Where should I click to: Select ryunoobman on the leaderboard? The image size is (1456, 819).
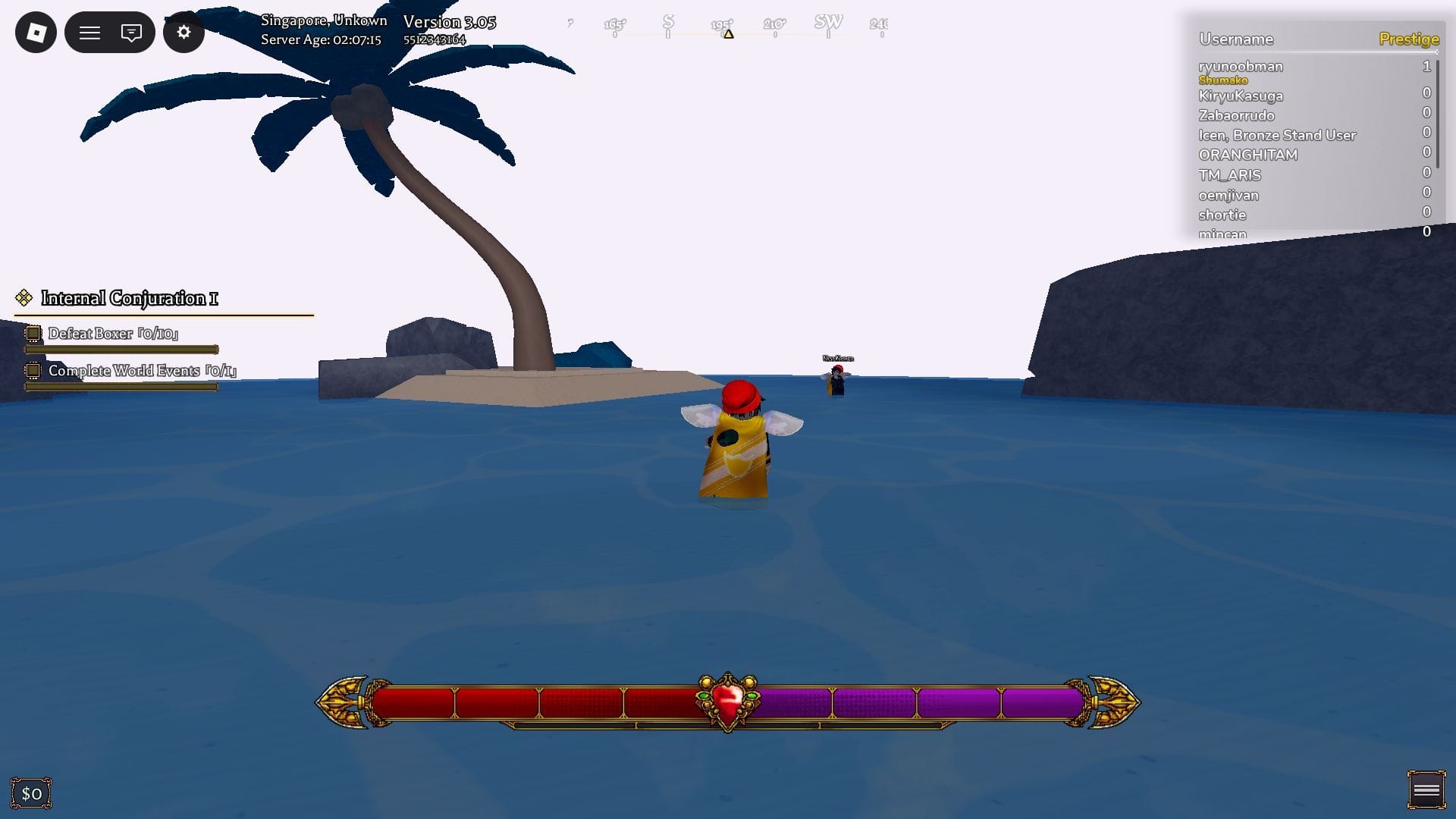[x=1241, y=67]
